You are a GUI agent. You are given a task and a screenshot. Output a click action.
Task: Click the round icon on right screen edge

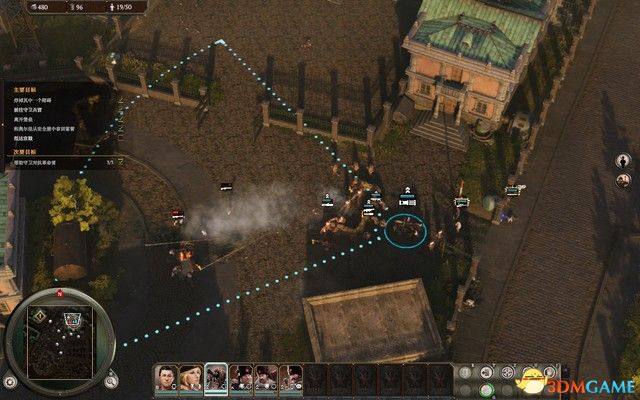coord(622,160)
